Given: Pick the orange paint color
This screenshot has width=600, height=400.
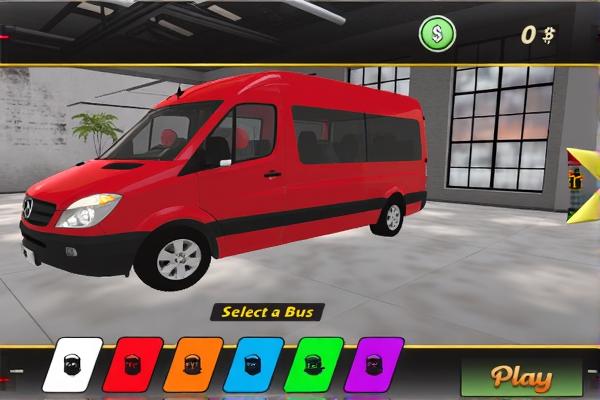Looking at the screenshot, I should 192,365.
